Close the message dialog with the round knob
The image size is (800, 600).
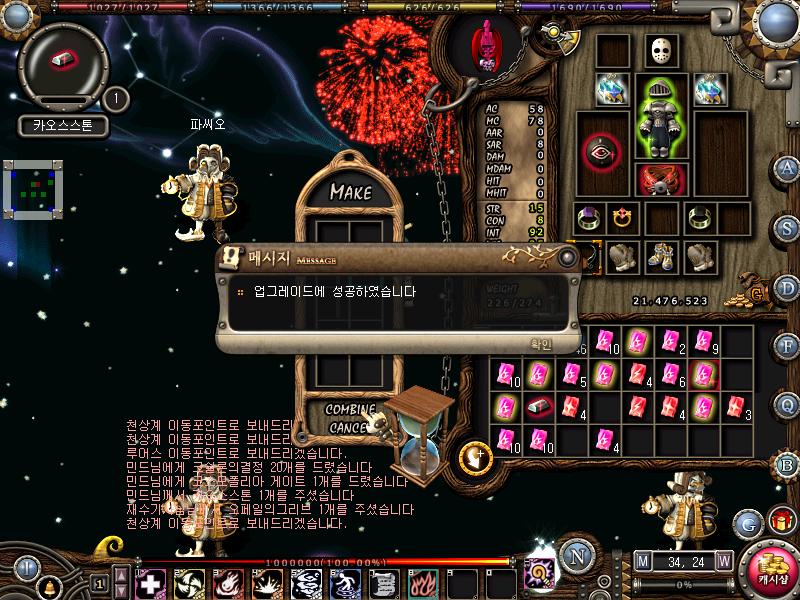point(568,257)
